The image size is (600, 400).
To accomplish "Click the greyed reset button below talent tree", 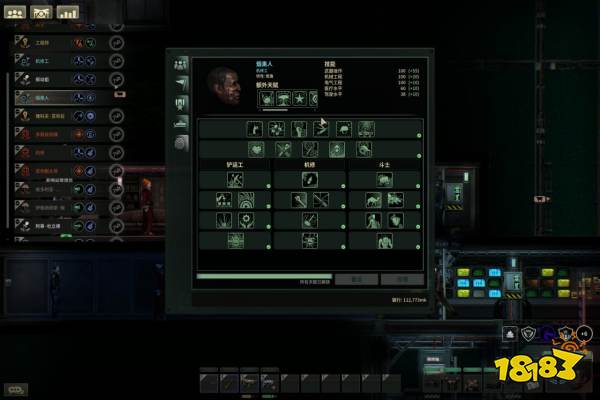I will (355, 279).
